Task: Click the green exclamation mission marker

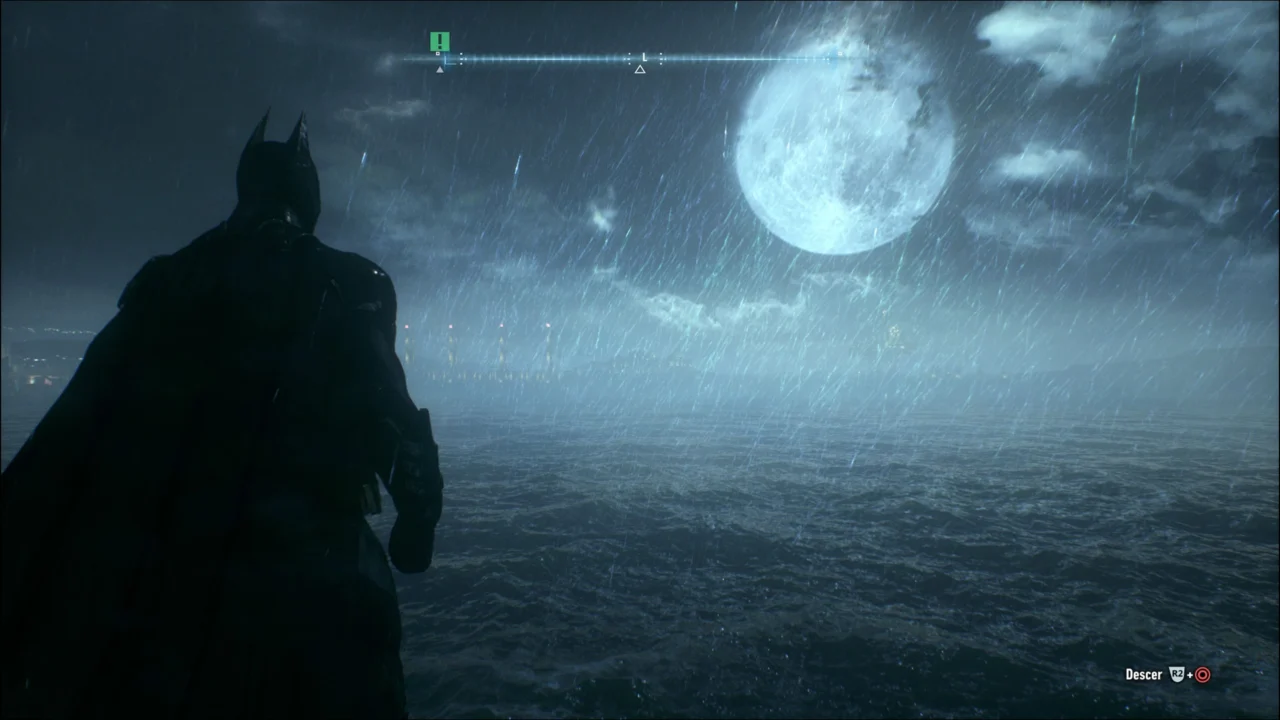Action: pos(440,41)
